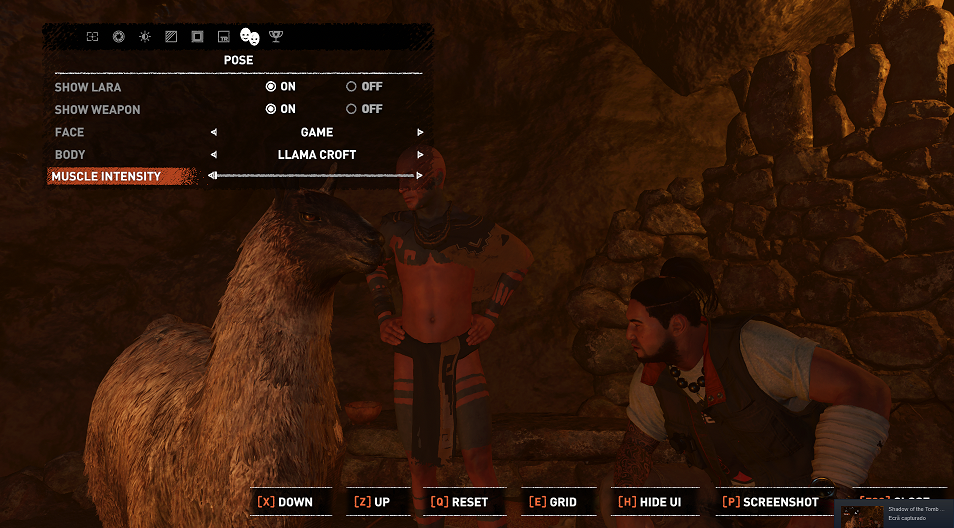The height and width of the screenshot is (528, 954).
Task: Cycle Face option to the previous value
Action: click(213, 132)
